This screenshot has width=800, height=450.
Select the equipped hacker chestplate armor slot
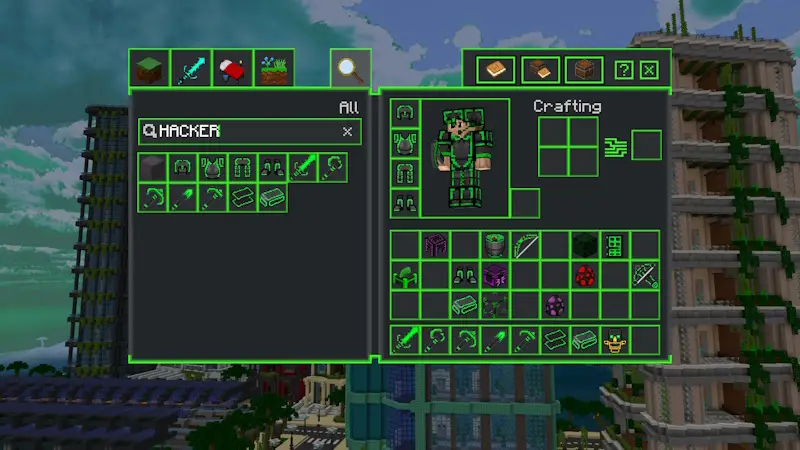click(x=404, y=143)
